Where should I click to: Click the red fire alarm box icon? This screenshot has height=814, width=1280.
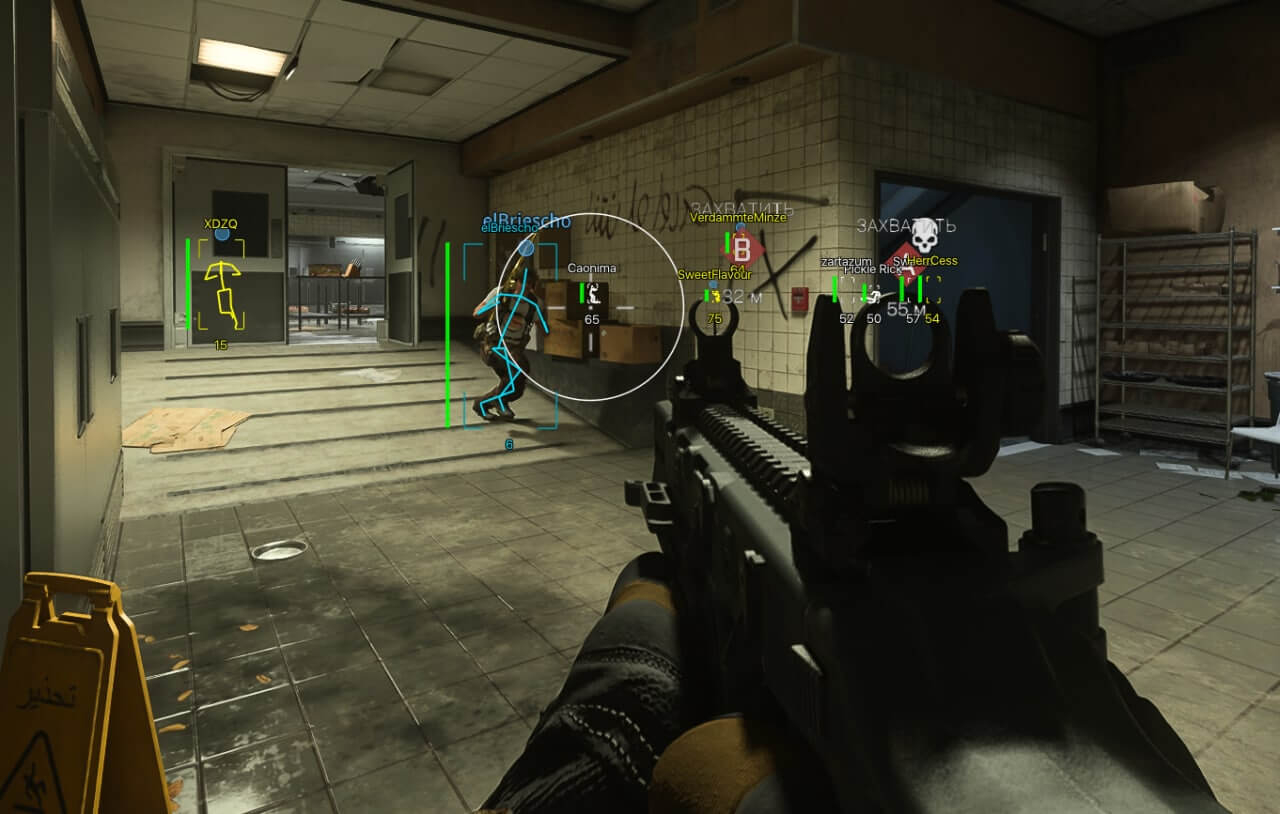pyautogui.click(x=799, y=300)
